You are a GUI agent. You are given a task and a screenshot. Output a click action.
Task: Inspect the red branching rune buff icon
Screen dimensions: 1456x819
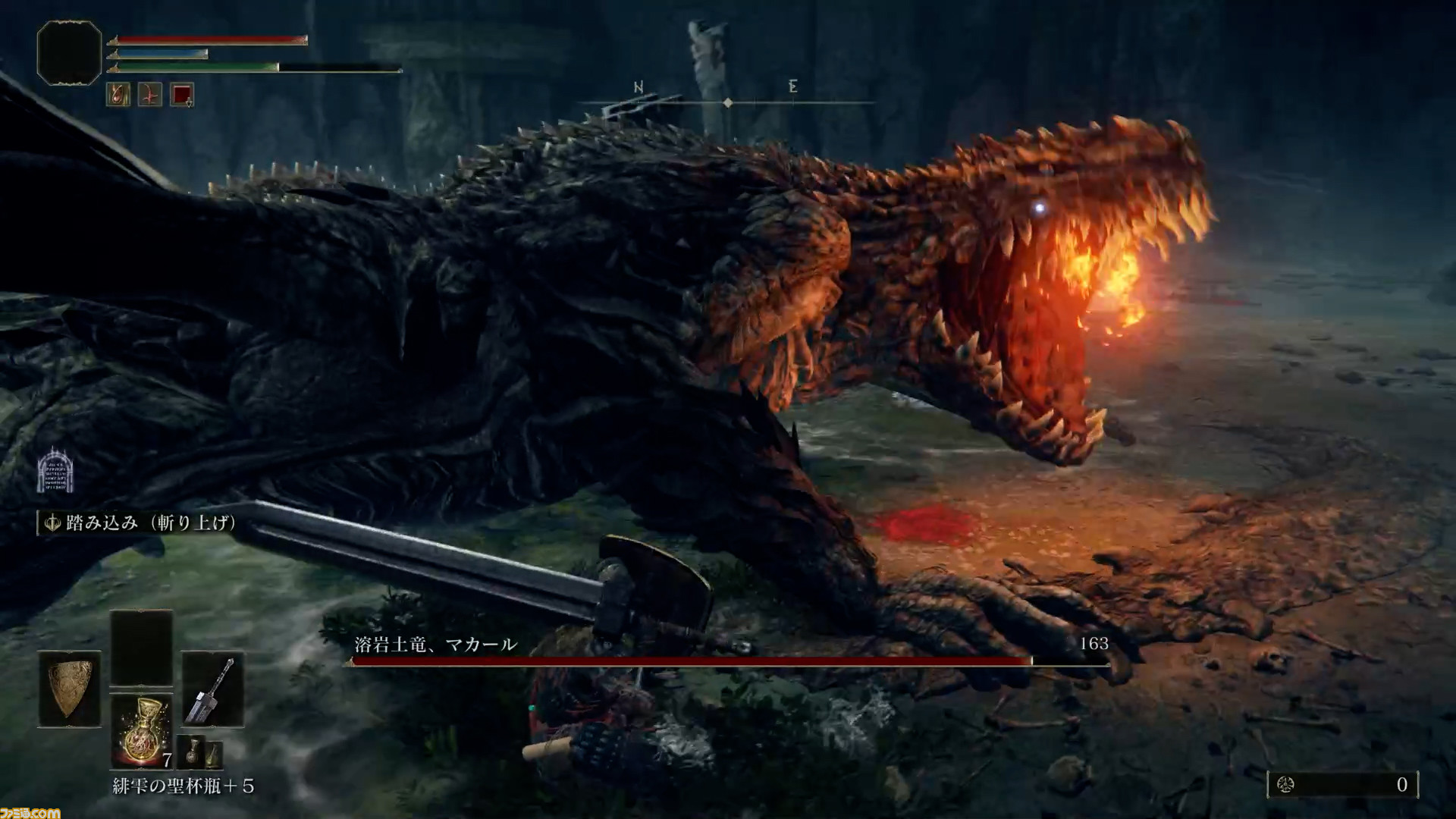coord(150,95)
